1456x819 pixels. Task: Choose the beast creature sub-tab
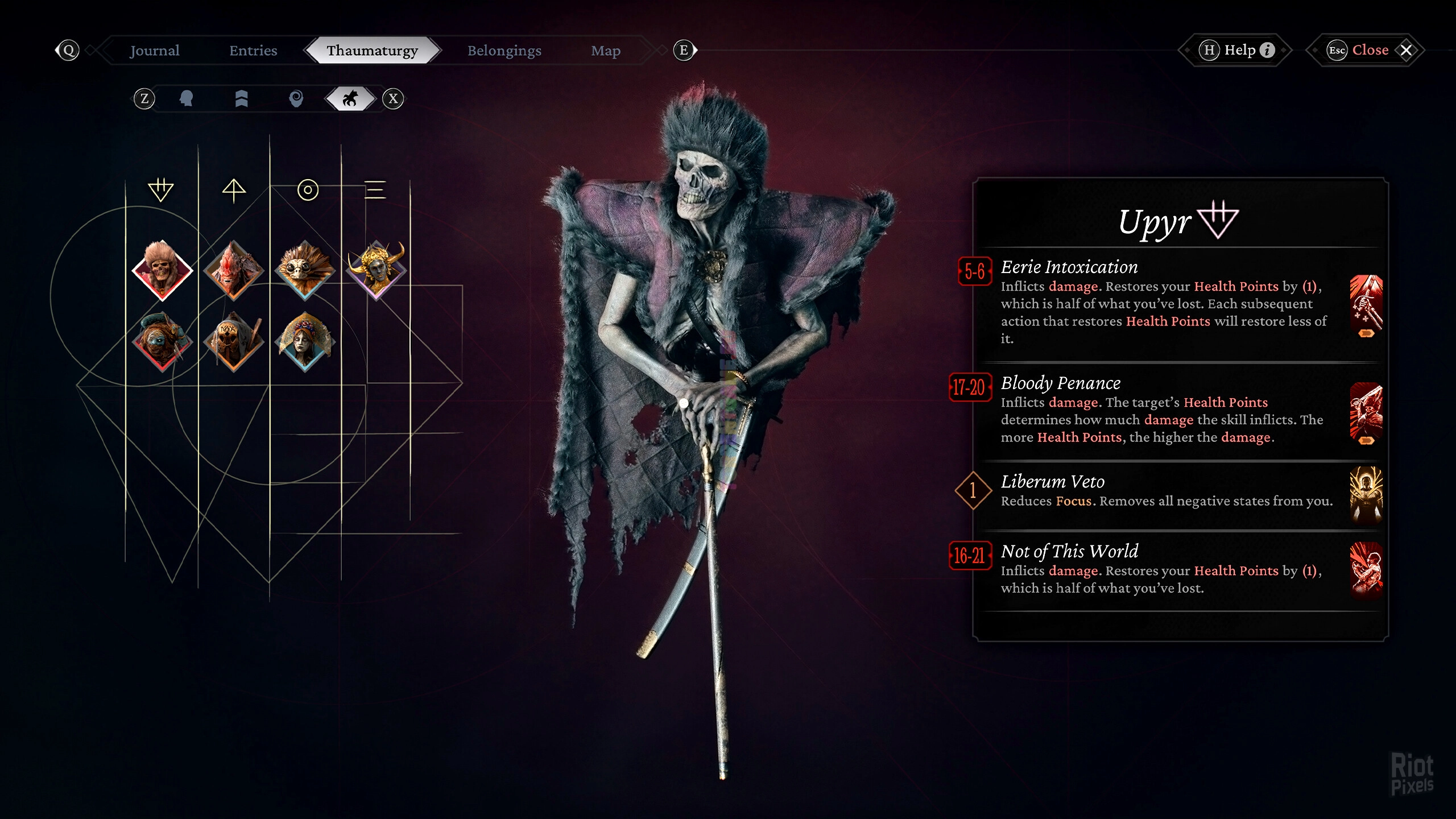(350, 99)
